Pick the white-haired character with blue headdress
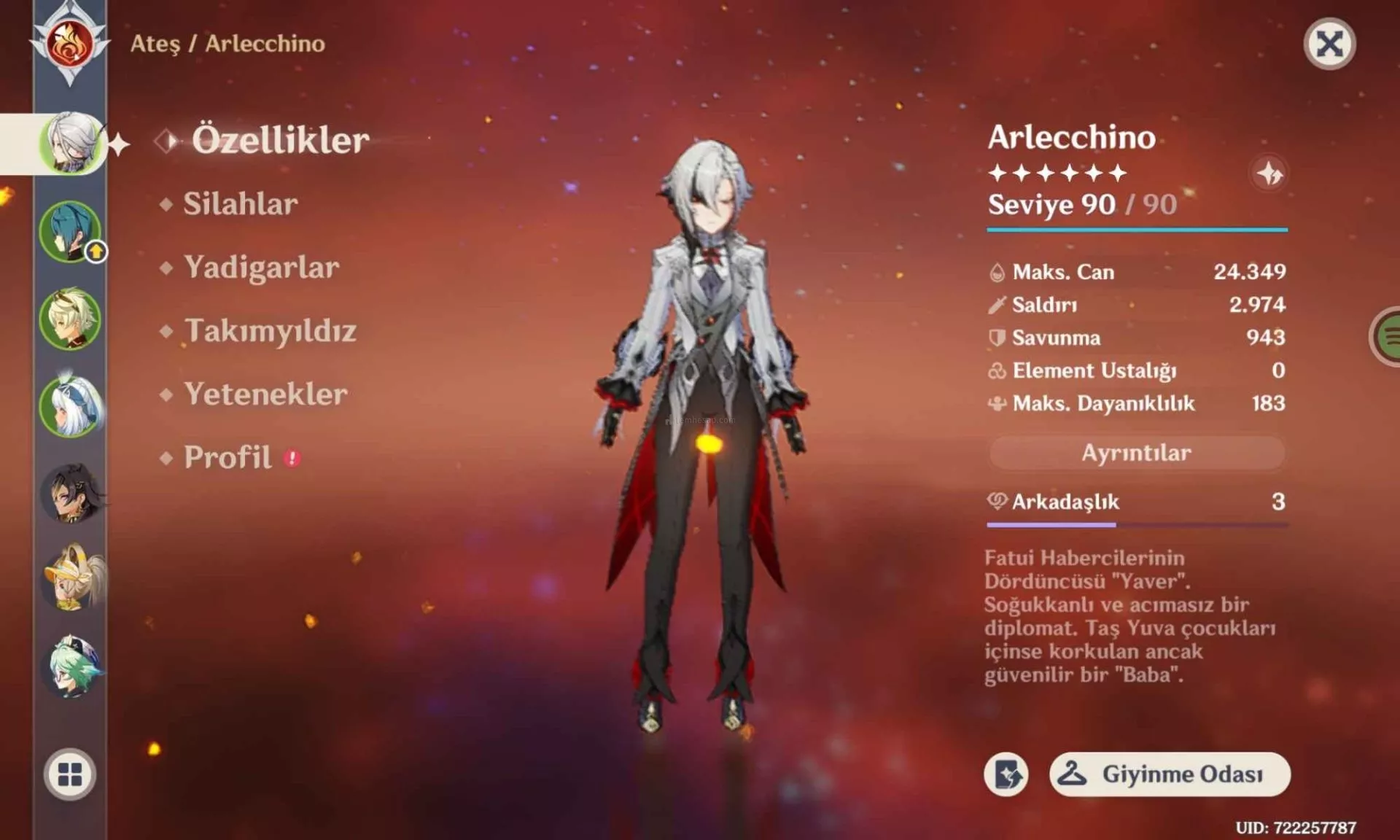1400x840 pixels. (70, 406)
